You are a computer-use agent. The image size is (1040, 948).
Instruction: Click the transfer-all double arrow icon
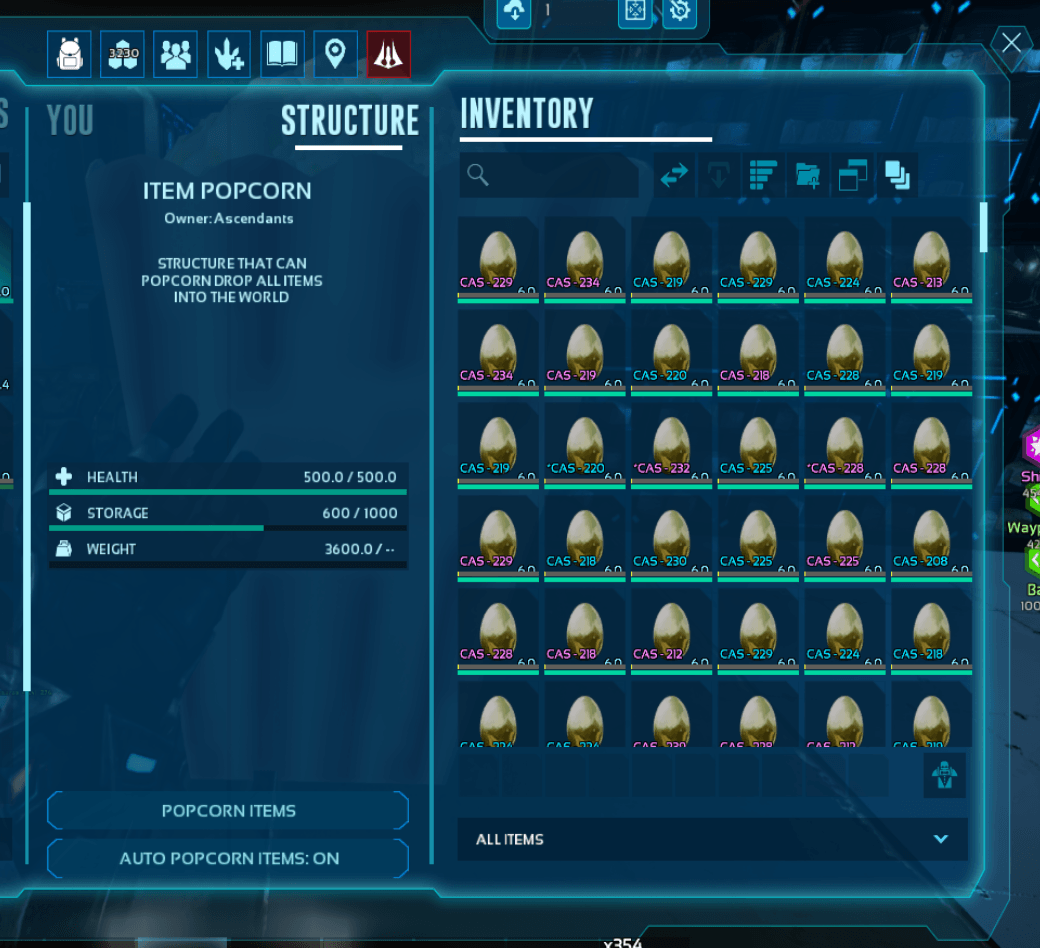[x=675, y=176]
